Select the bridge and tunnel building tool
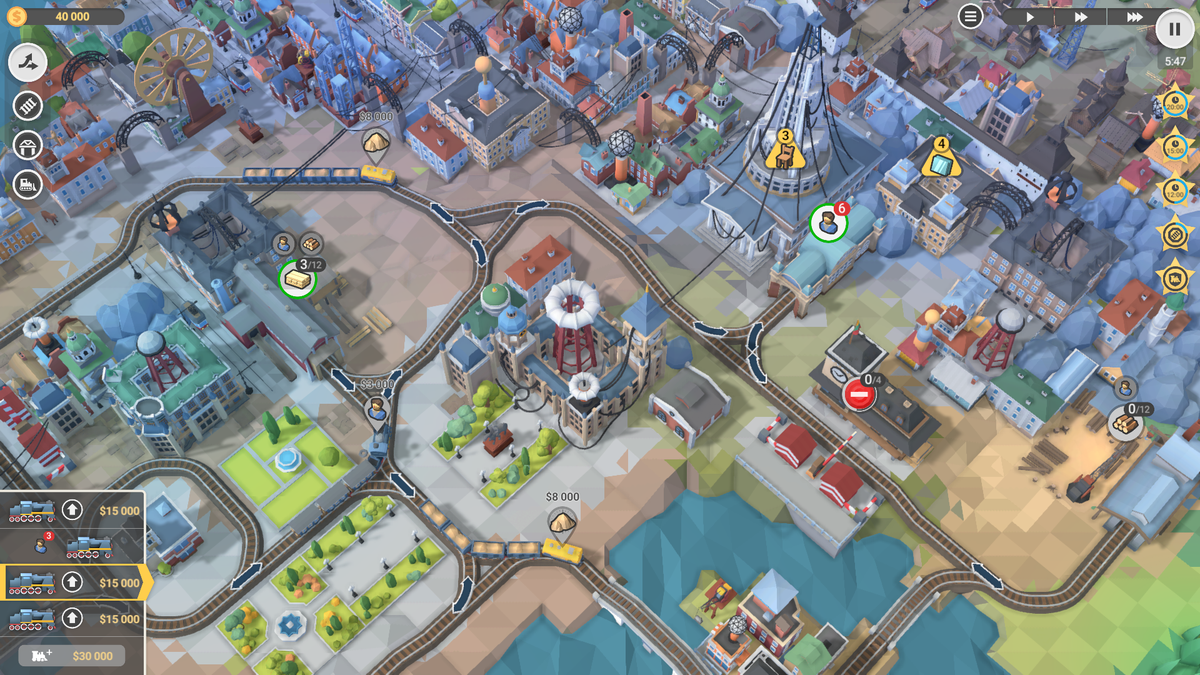 coord(28,144)
